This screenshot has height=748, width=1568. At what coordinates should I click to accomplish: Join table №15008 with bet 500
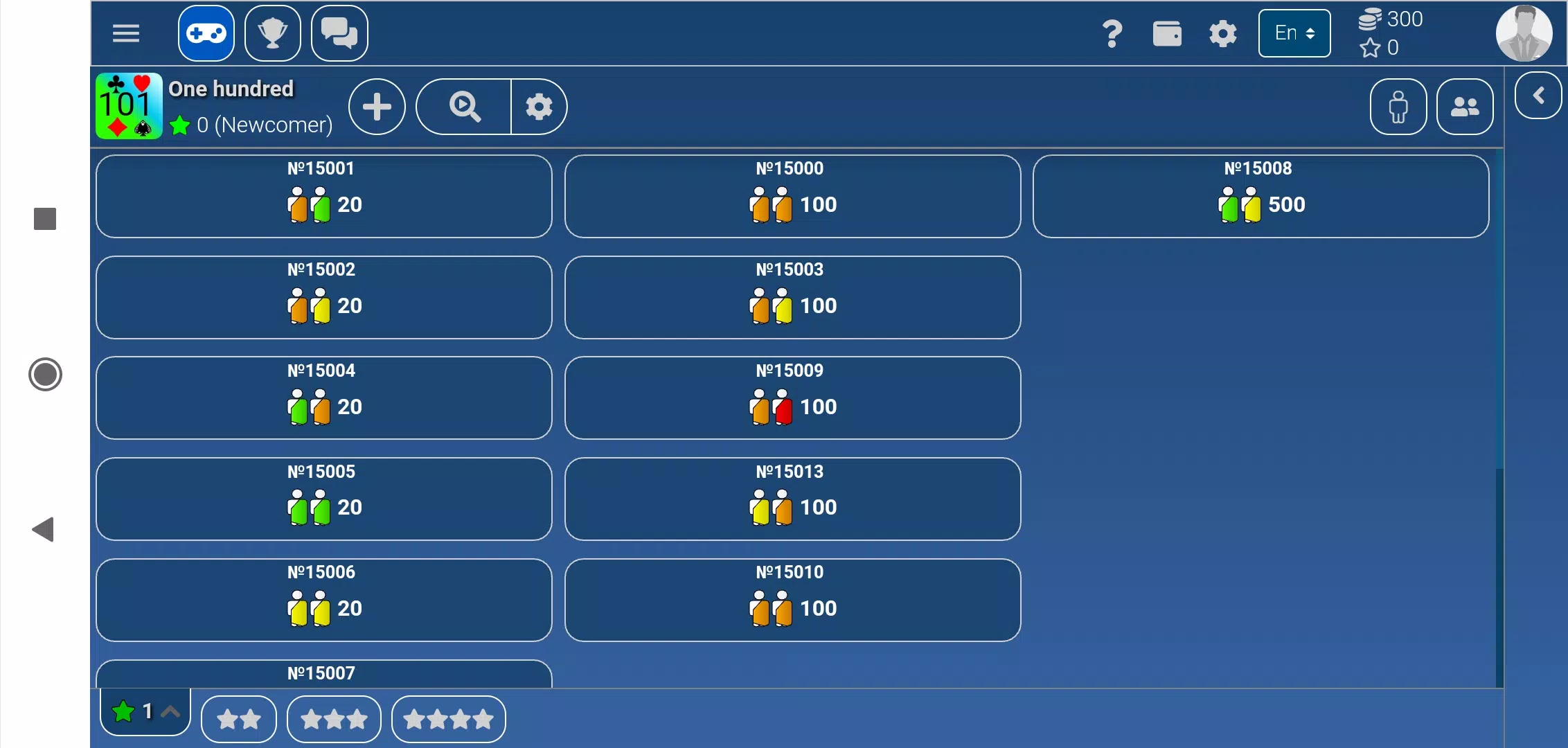1260,196
